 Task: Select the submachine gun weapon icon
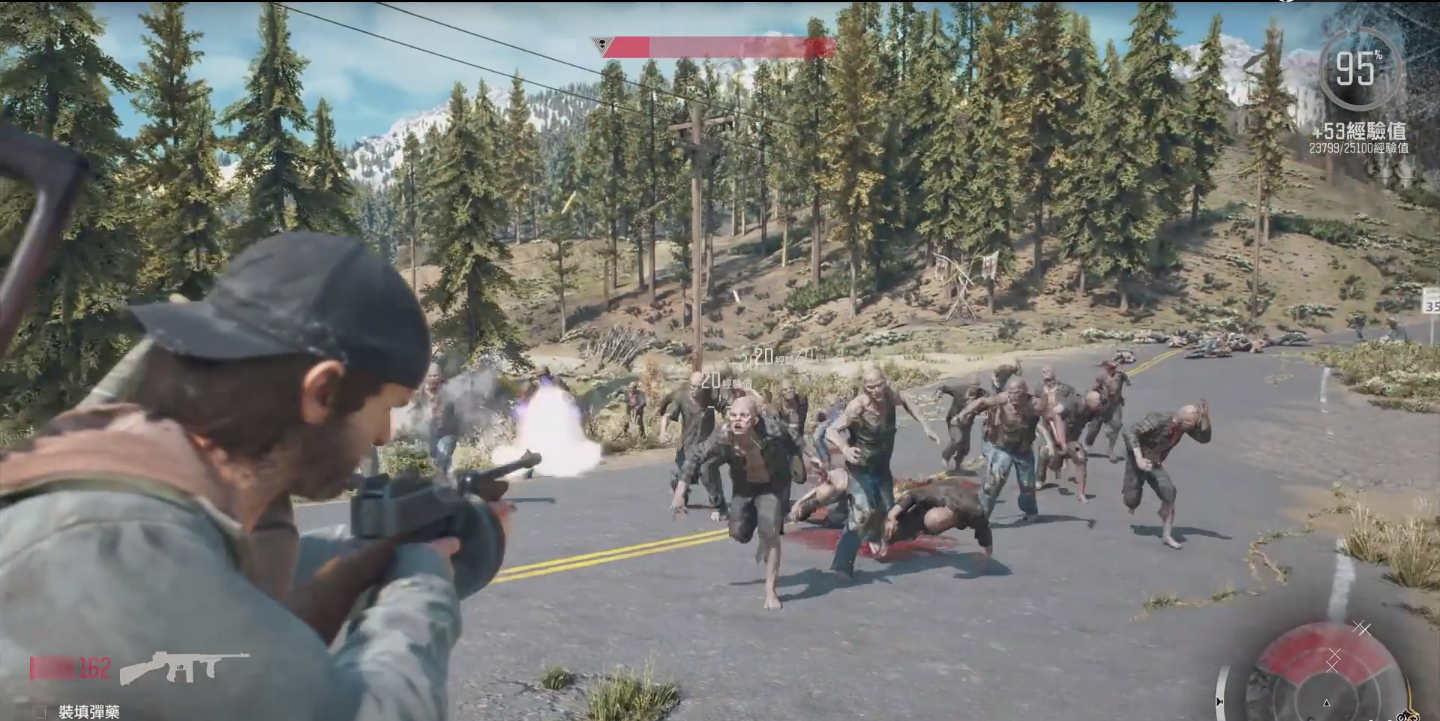pyautogui.click(x=183, y=666)
